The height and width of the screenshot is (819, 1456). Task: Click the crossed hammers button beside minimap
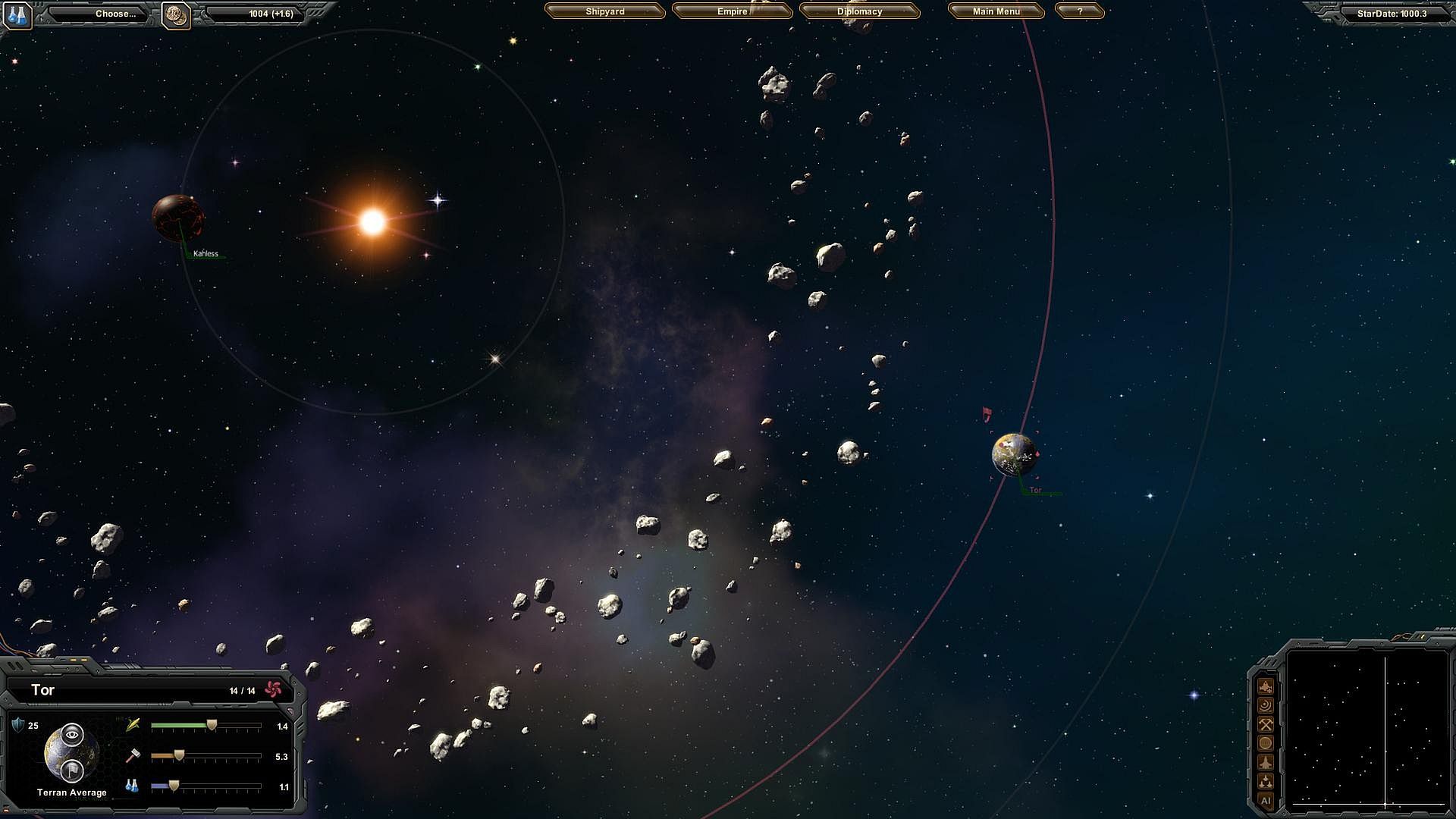pyautogui.click(x=1265, y=724)
